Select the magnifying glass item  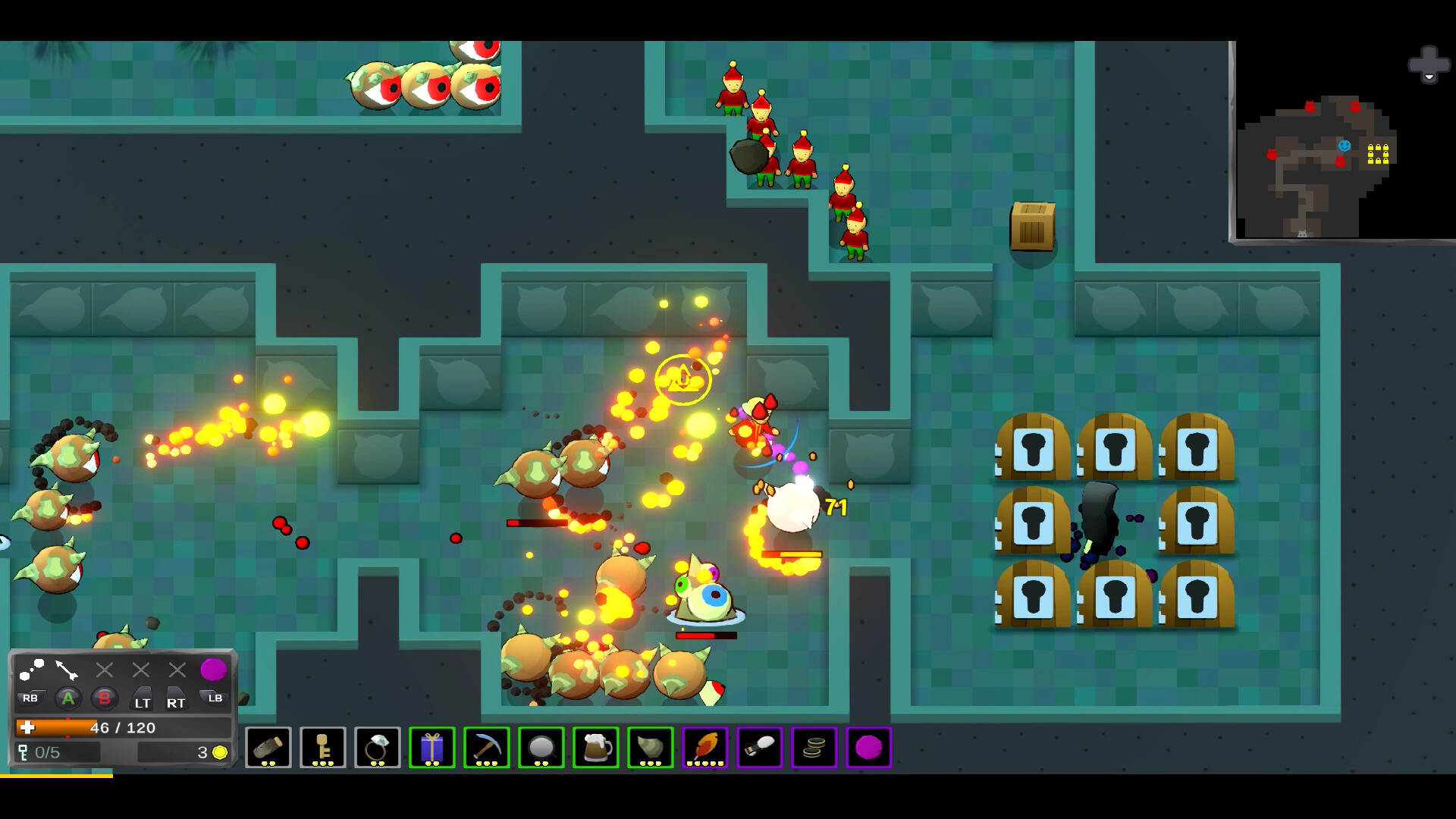[541, 748]
